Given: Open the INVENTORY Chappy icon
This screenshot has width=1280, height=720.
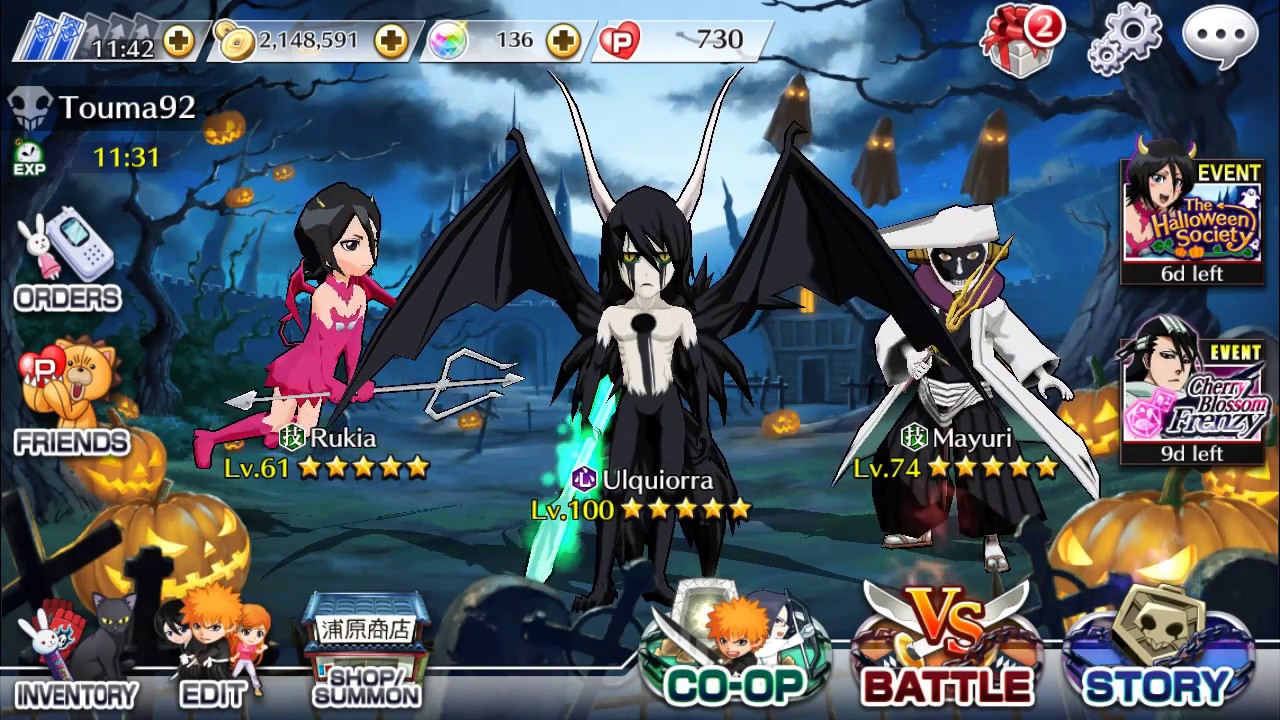Looking at the screenshot, I should click(60, 645).
